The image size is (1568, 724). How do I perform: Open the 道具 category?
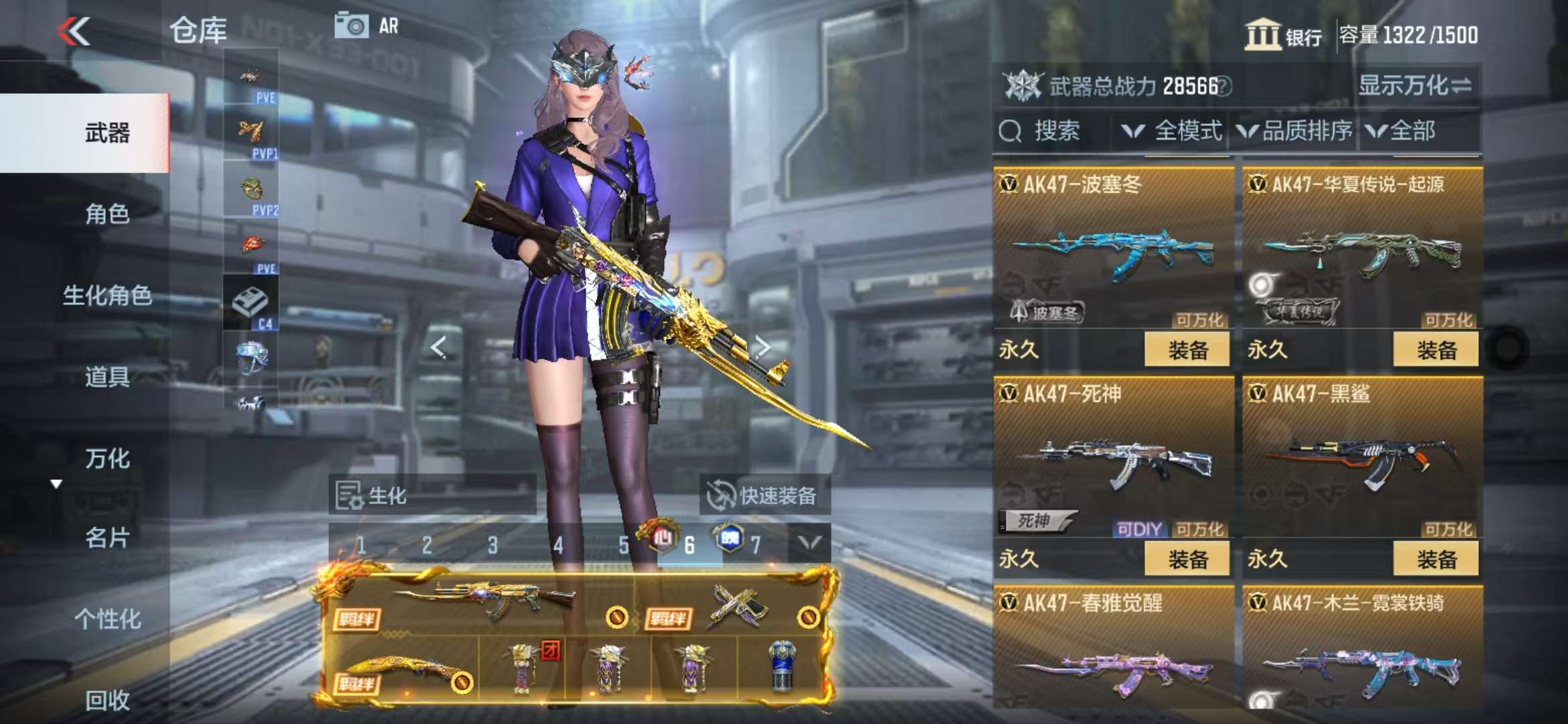(x=107, y=377)
